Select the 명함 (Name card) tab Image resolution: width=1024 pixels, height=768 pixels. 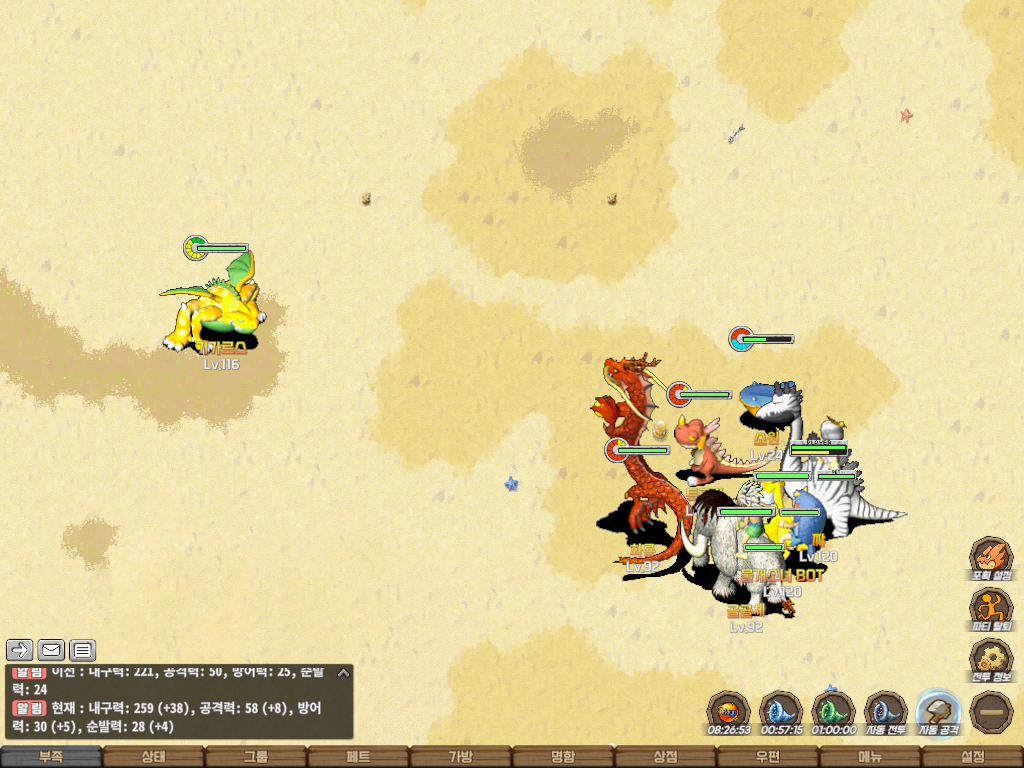[563, 757]
